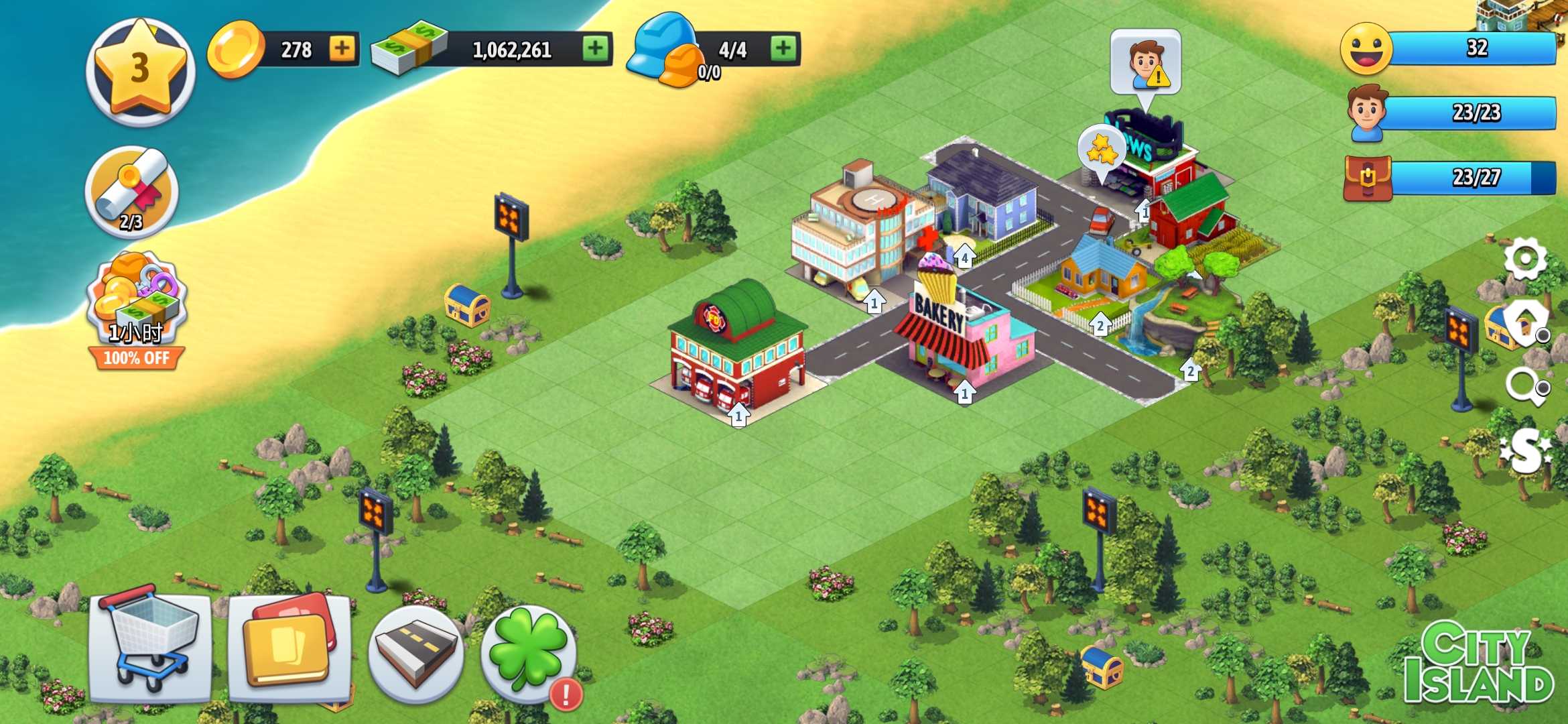Collect the three-star reward bubble

pyautogui.click(x=1101, y=149)
